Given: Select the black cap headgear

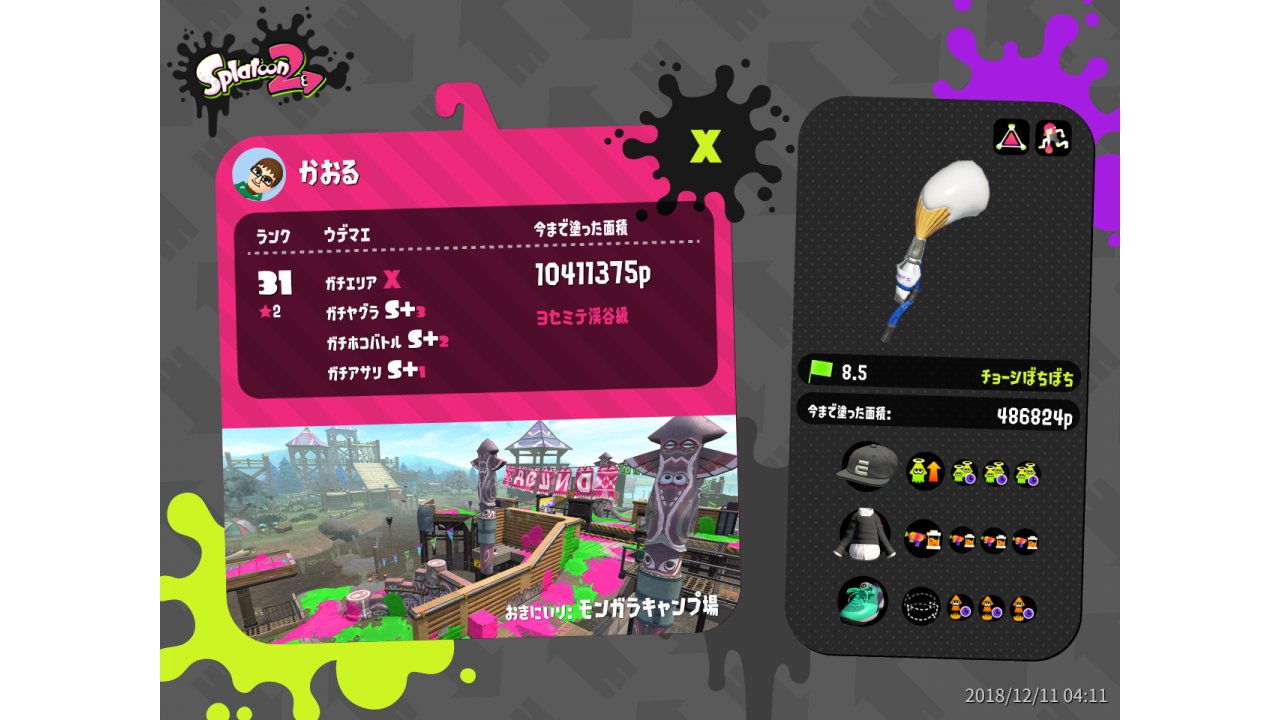Looking at the screenshot, I should tap(867, 465).
